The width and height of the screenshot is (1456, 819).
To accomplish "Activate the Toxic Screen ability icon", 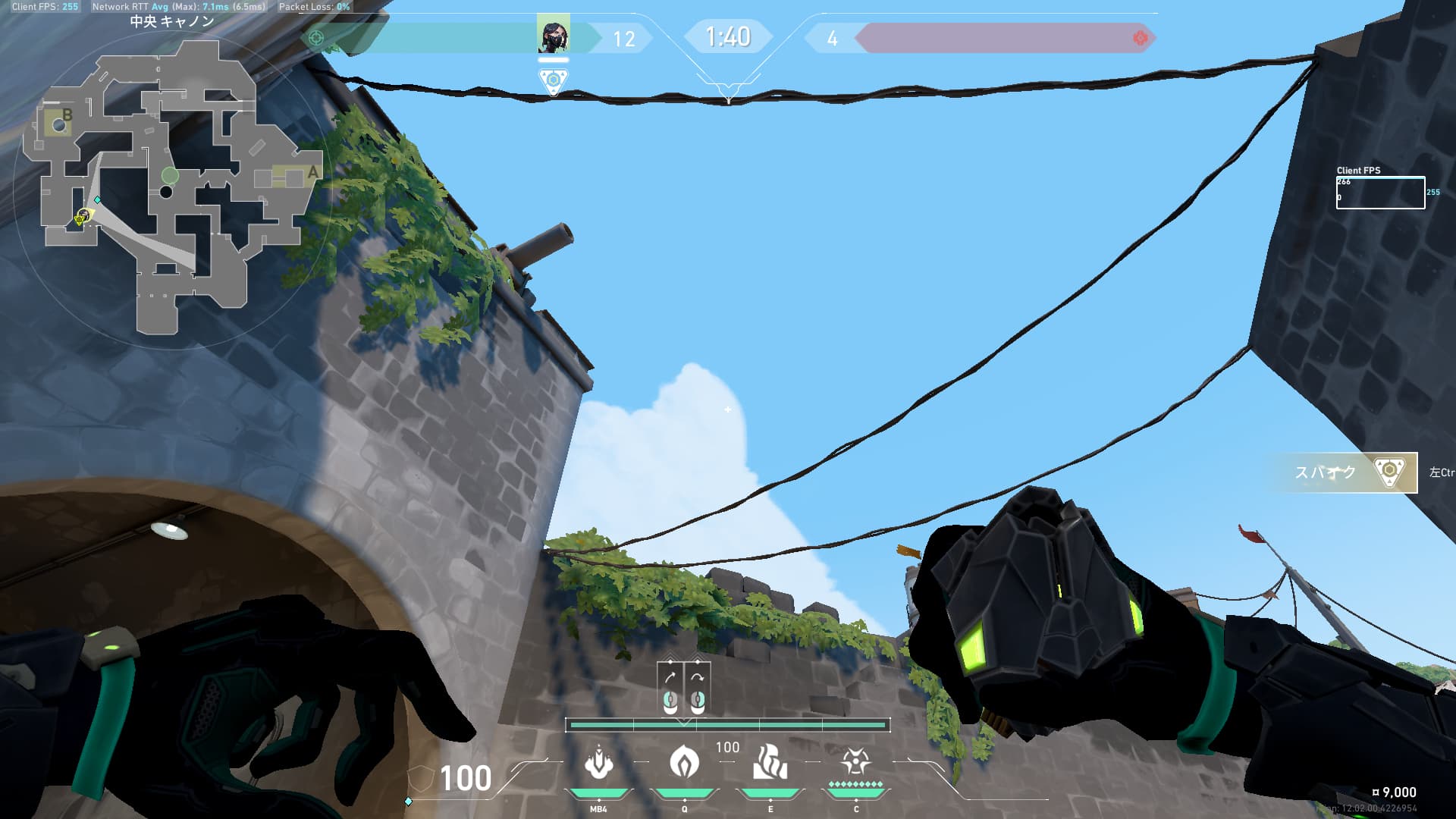I will tap(770, 763).
